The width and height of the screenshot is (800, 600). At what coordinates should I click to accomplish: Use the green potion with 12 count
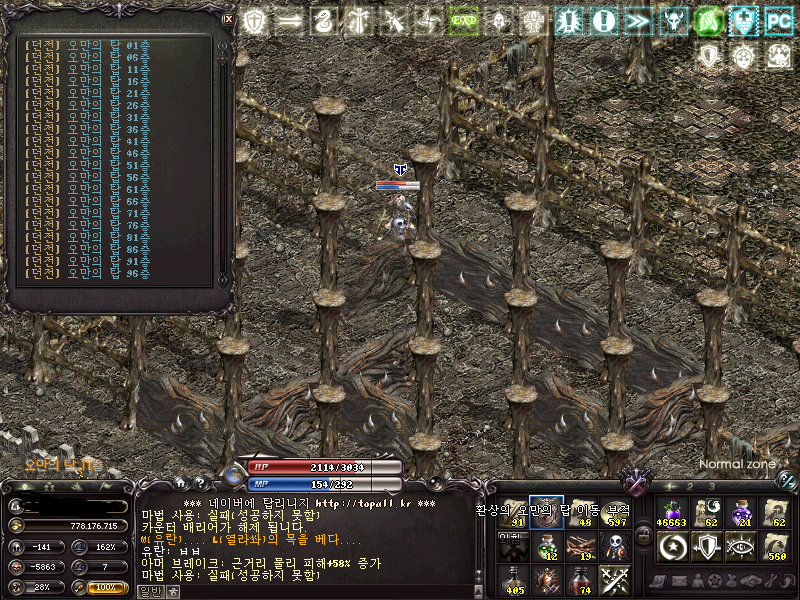click(x=545, y=545)
